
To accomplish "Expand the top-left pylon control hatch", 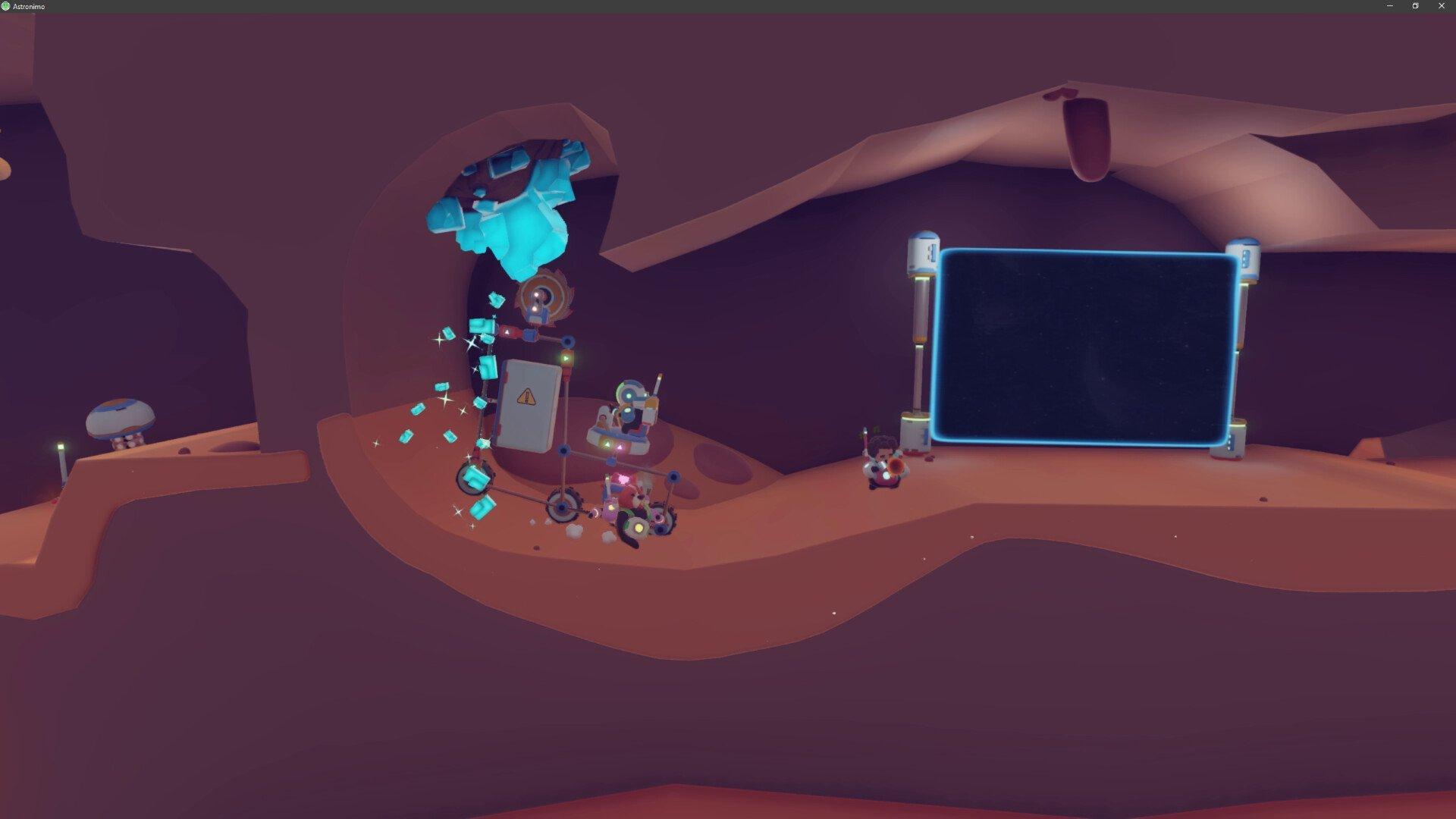I will [930, 251].
